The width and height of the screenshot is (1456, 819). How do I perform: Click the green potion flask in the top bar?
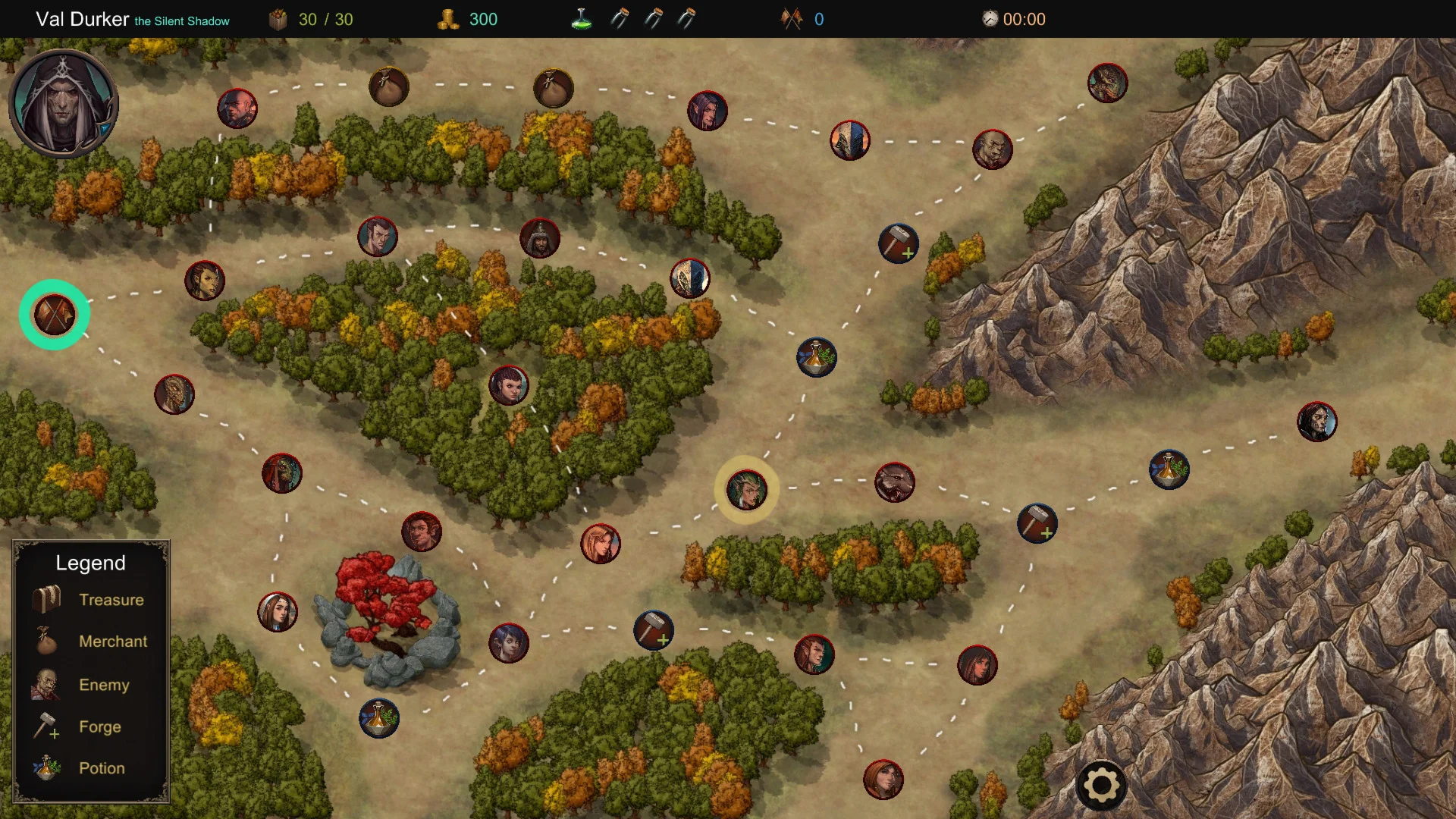(582, 20)
